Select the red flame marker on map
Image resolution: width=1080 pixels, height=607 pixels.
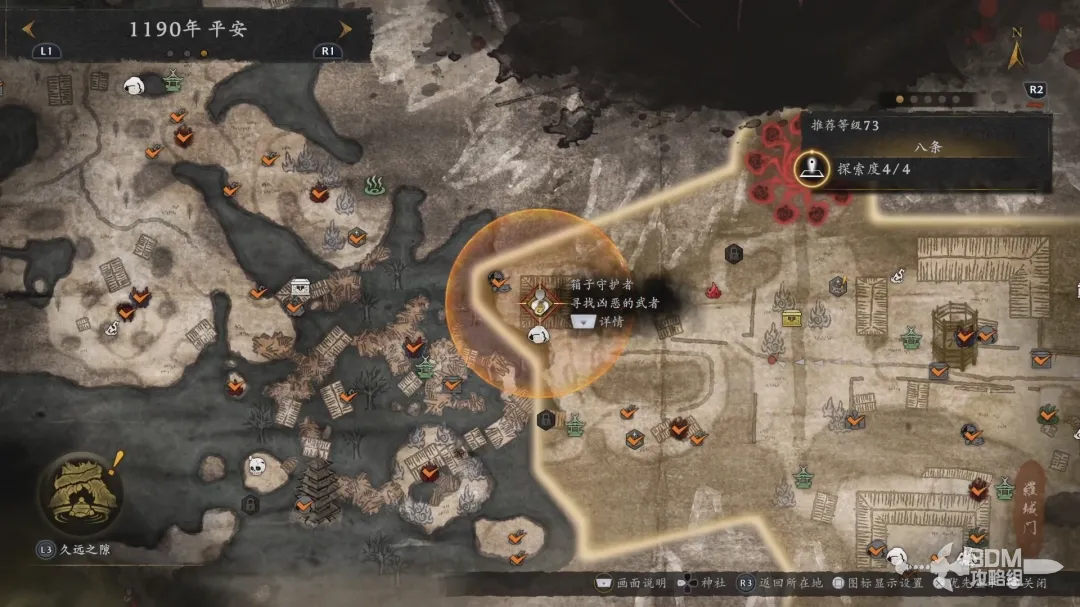coord(714,291)
